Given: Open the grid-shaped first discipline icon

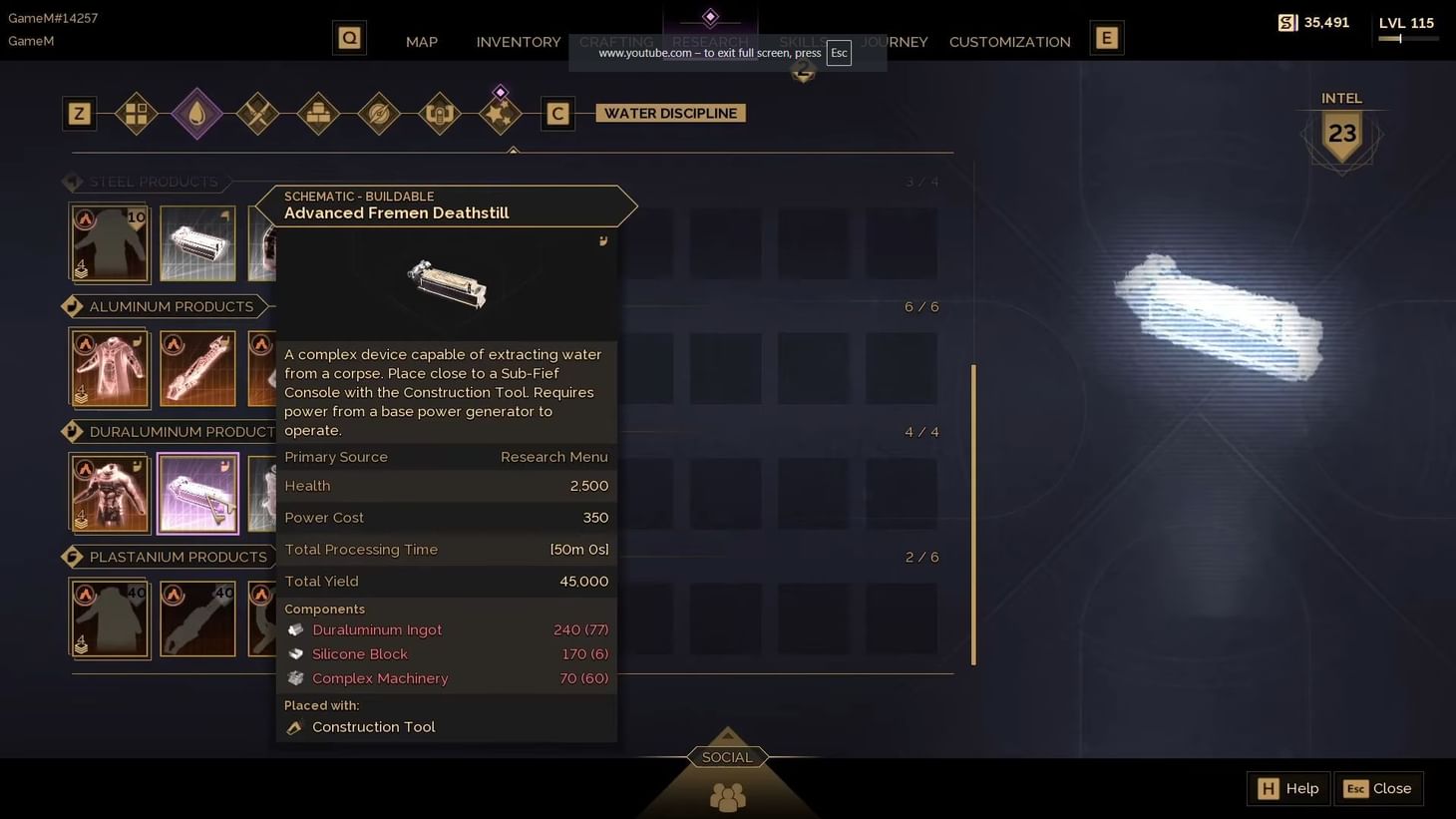Looking at the screenshot, I should pyautogui.click(x=136, y=113).
